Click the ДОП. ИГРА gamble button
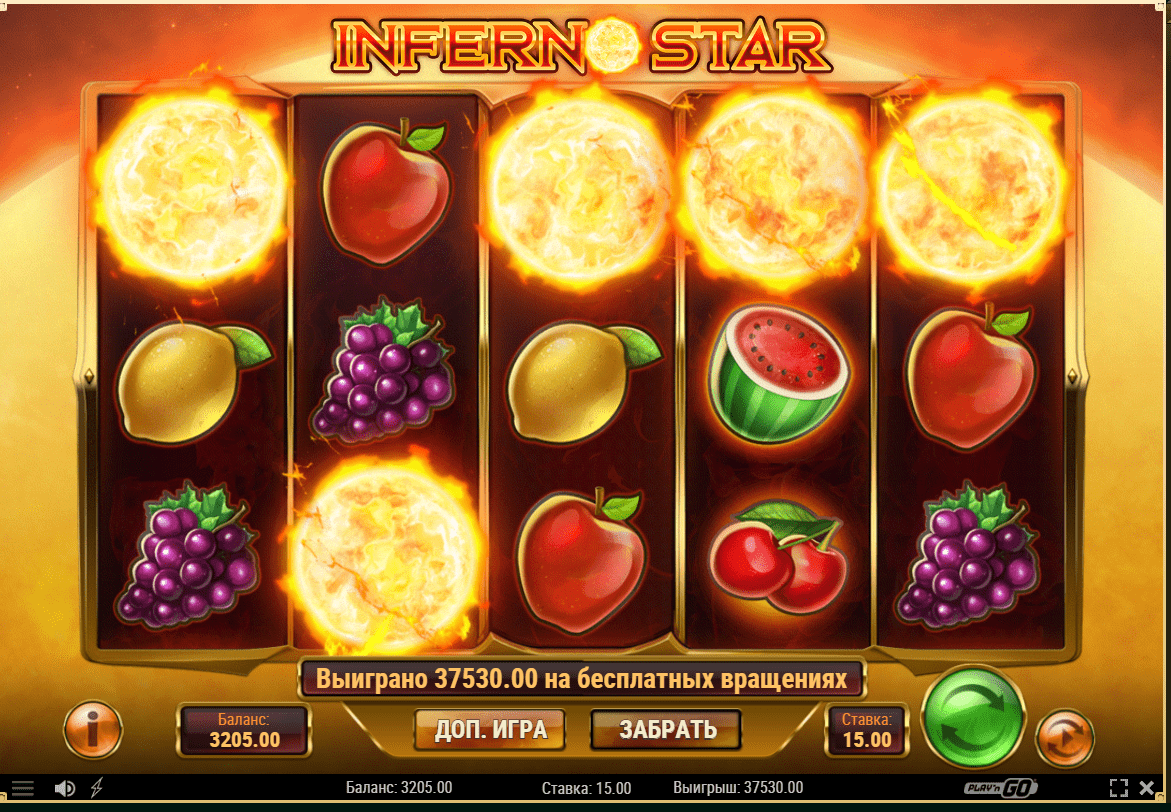 point(490,729)
